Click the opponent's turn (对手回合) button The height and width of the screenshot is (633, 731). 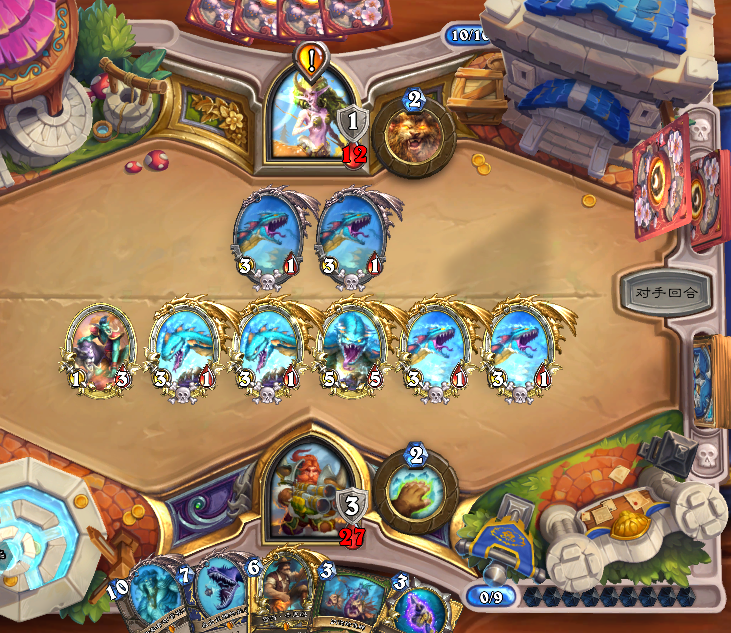coord(665,292)
